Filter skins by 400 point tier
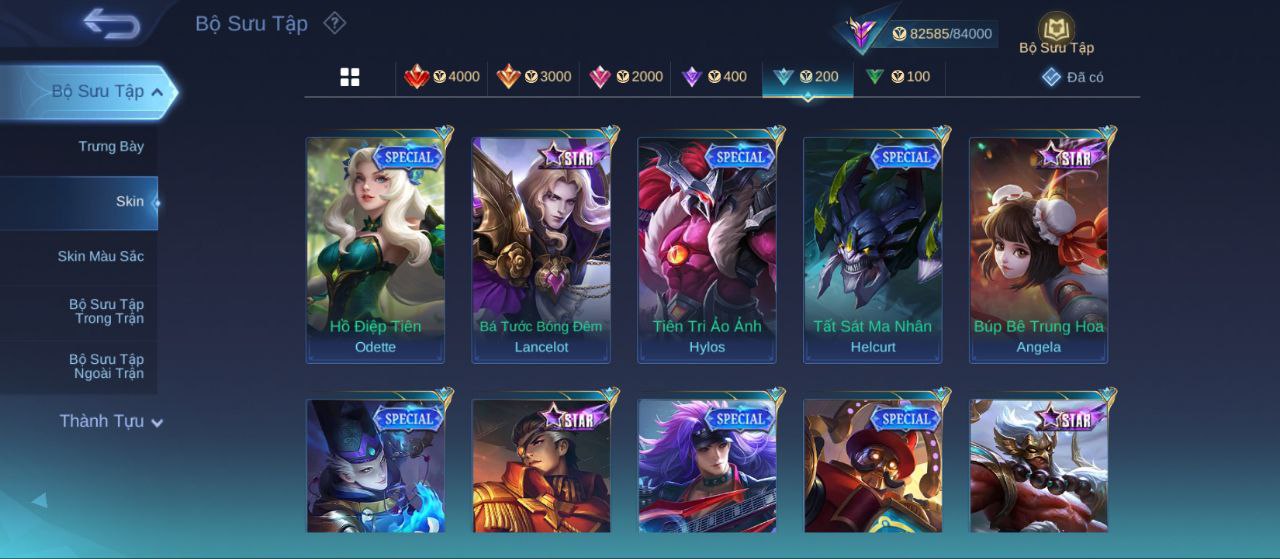This screenshot has width=1280, height=559. coord(714,77)
